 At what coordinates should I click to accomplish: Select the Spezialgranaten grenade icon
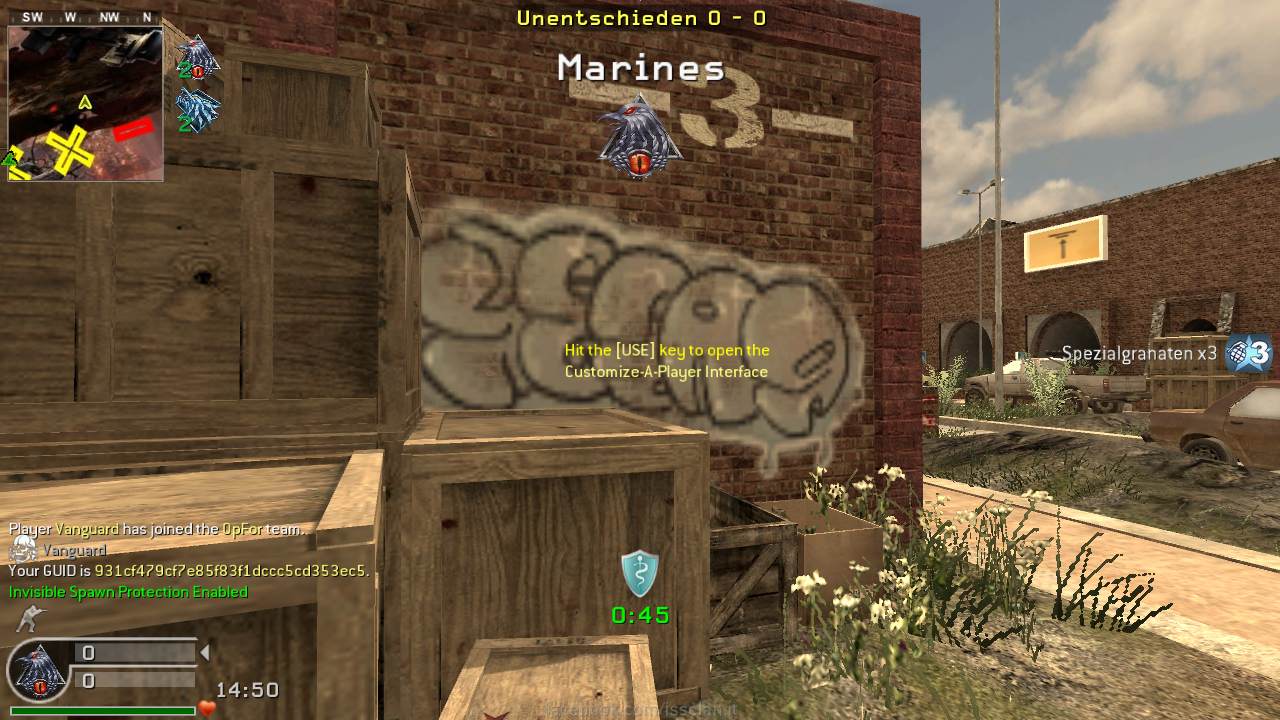1249,353
